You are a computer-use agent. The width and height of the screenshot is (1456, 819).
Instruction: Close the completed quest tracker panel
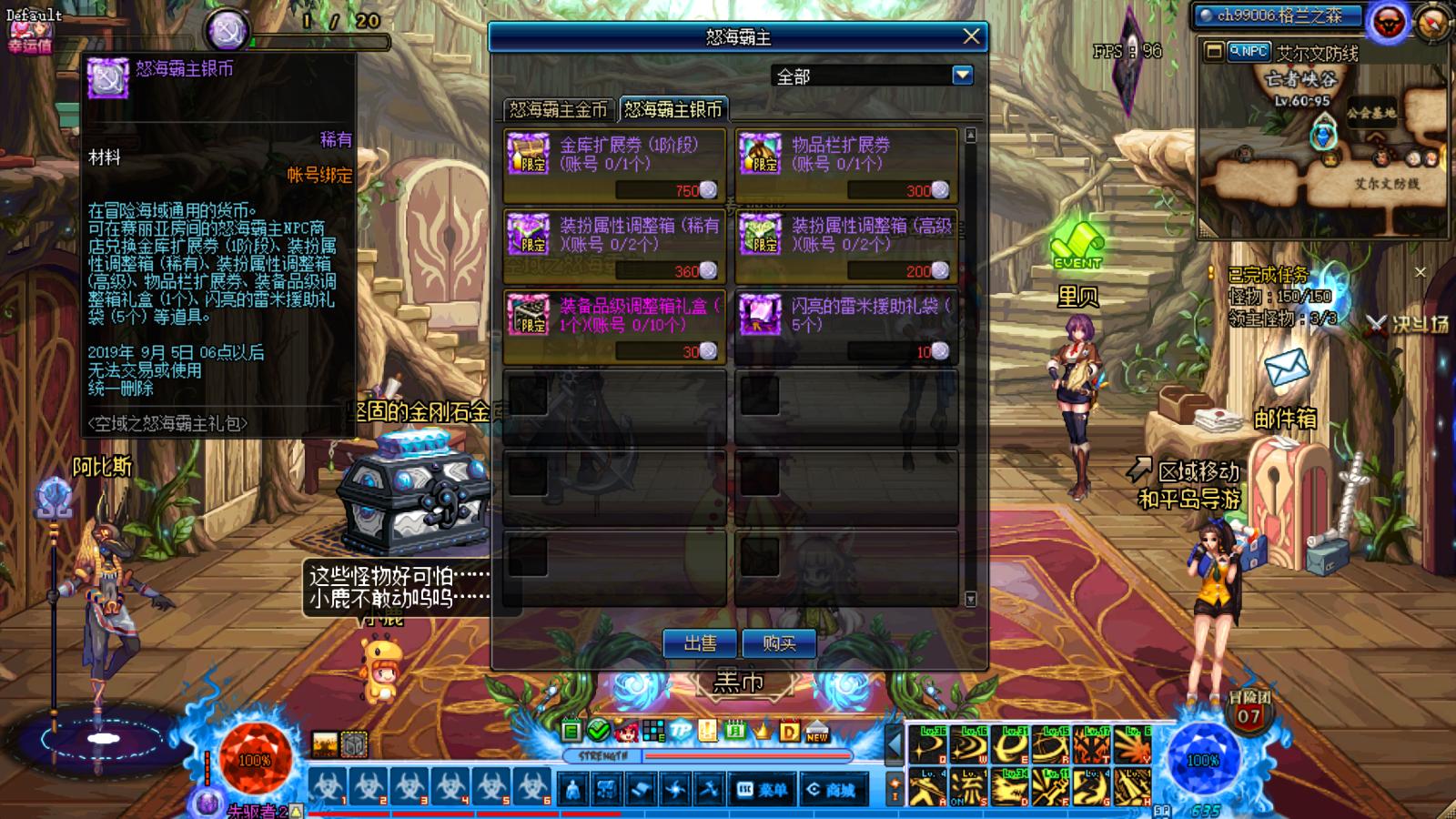(x=1420, y=271)
